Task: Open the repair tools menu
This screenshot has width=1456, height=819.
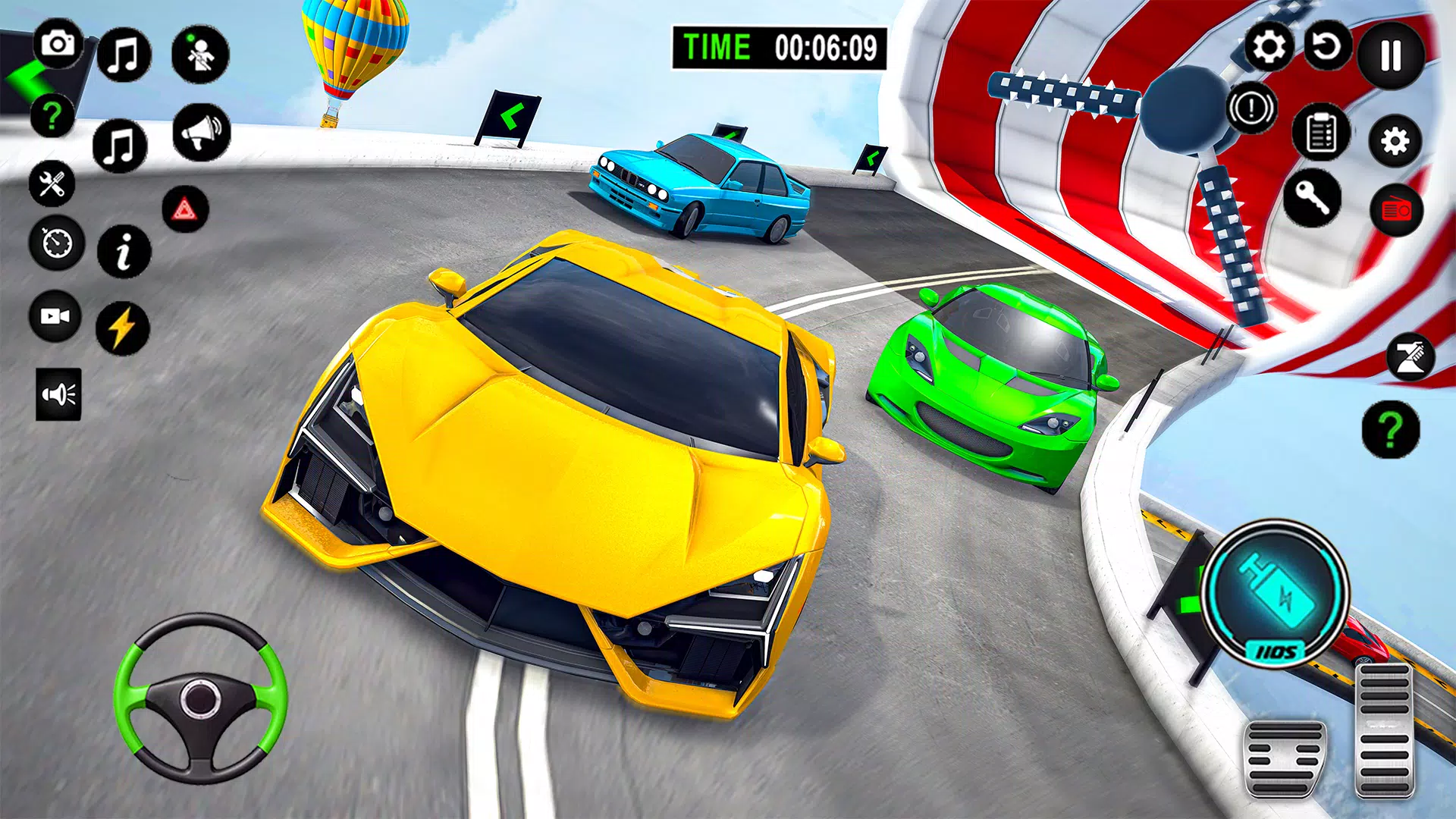Action: pyautogui.click(x=51, y=186)
